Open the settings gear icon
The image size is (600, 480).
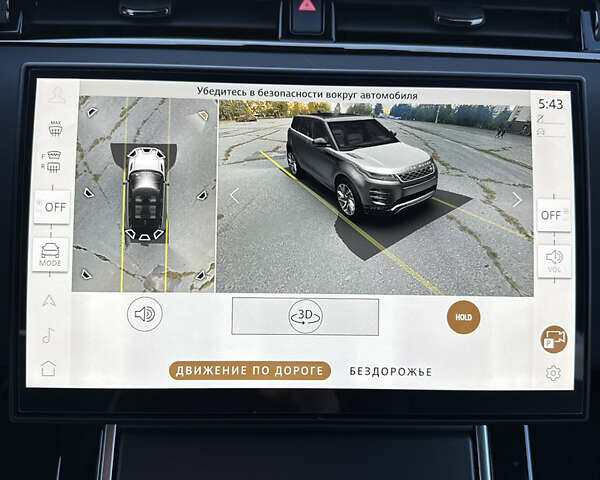pos(553,373)
